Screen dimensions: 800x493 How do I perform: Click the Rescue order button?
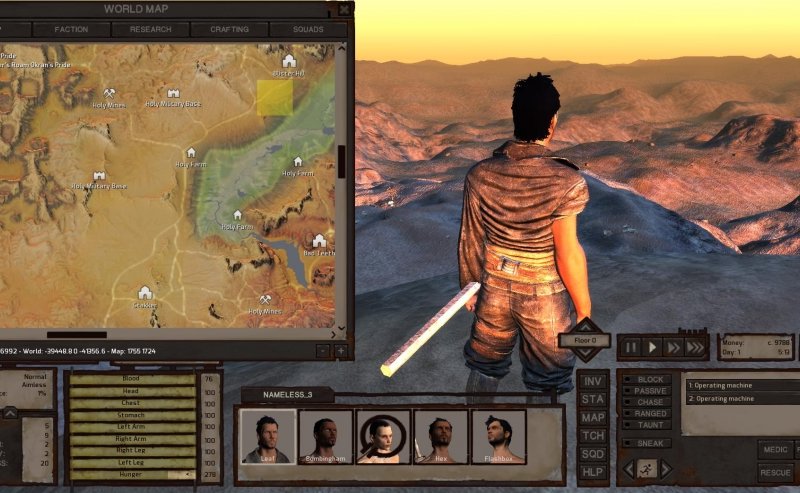pos(776,472)
